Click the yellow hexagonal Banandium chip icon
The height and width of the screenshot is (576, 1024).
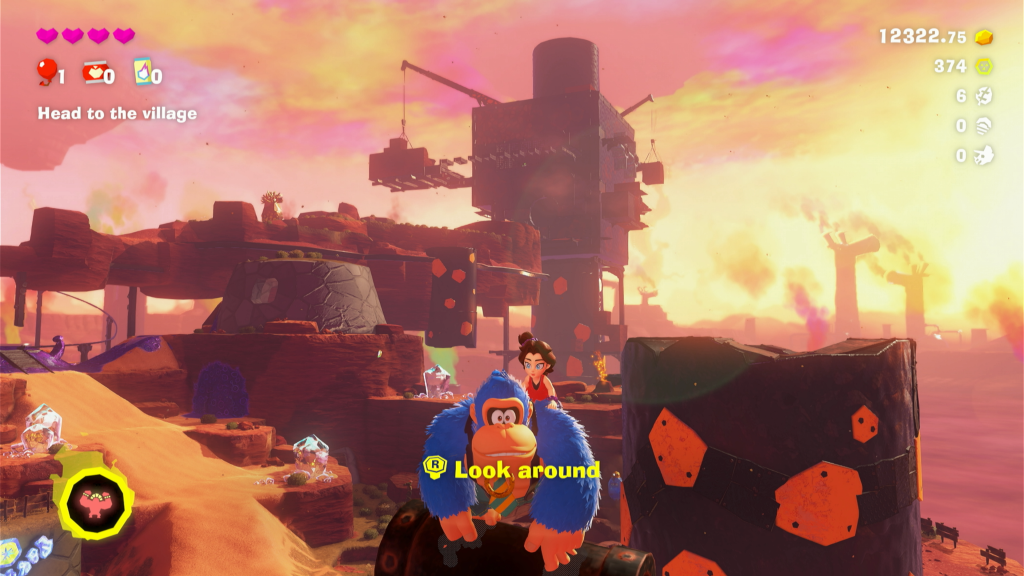[x=985, y=67]
